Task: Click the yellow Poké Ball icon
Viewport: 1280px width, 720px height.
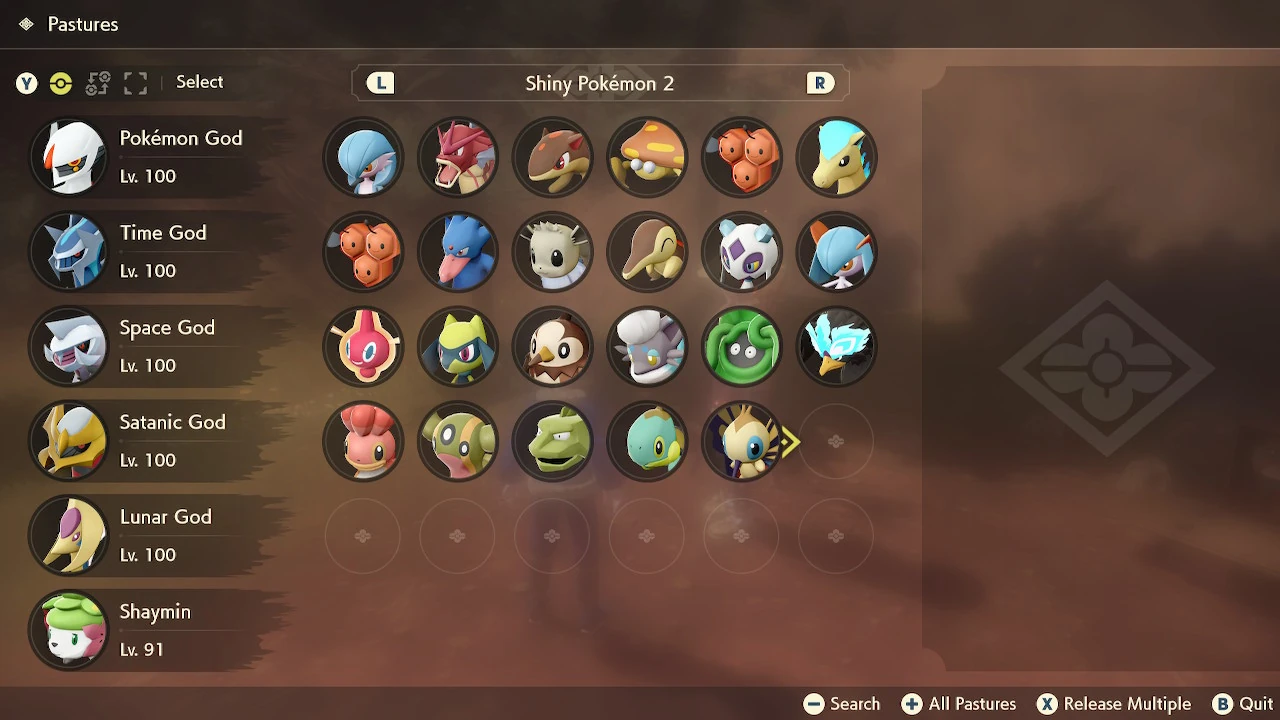Action: pos(61,84)
